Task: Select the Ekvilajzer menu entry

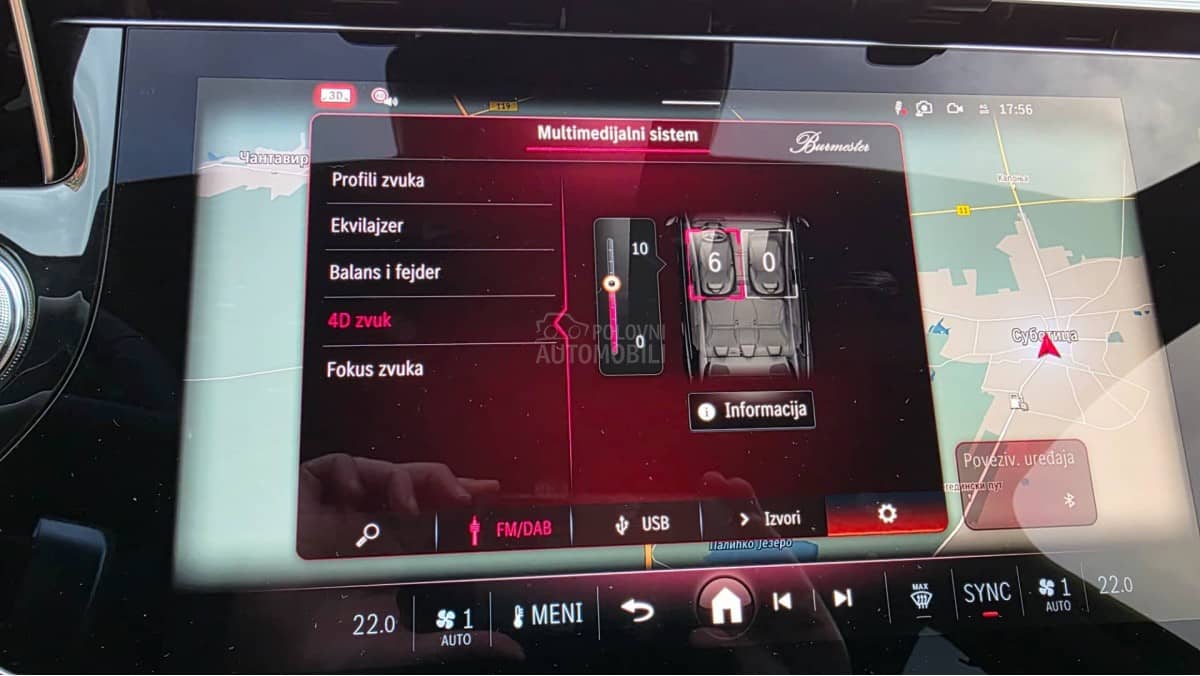Action: 367,226
